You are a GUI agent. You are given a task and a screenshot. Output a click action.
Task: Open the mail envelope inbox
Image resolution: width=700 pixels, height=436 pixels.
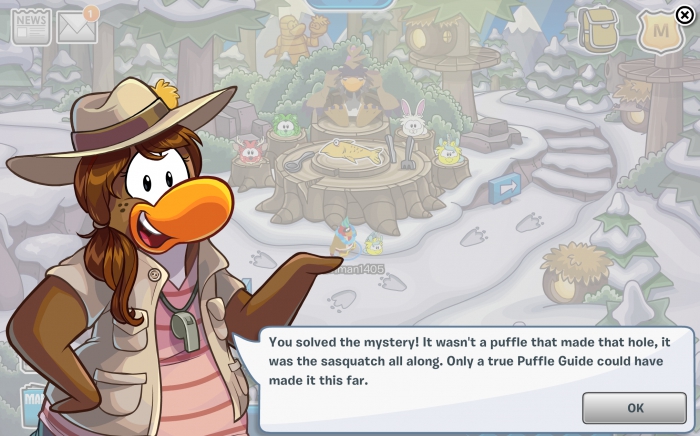pos(77,28)
